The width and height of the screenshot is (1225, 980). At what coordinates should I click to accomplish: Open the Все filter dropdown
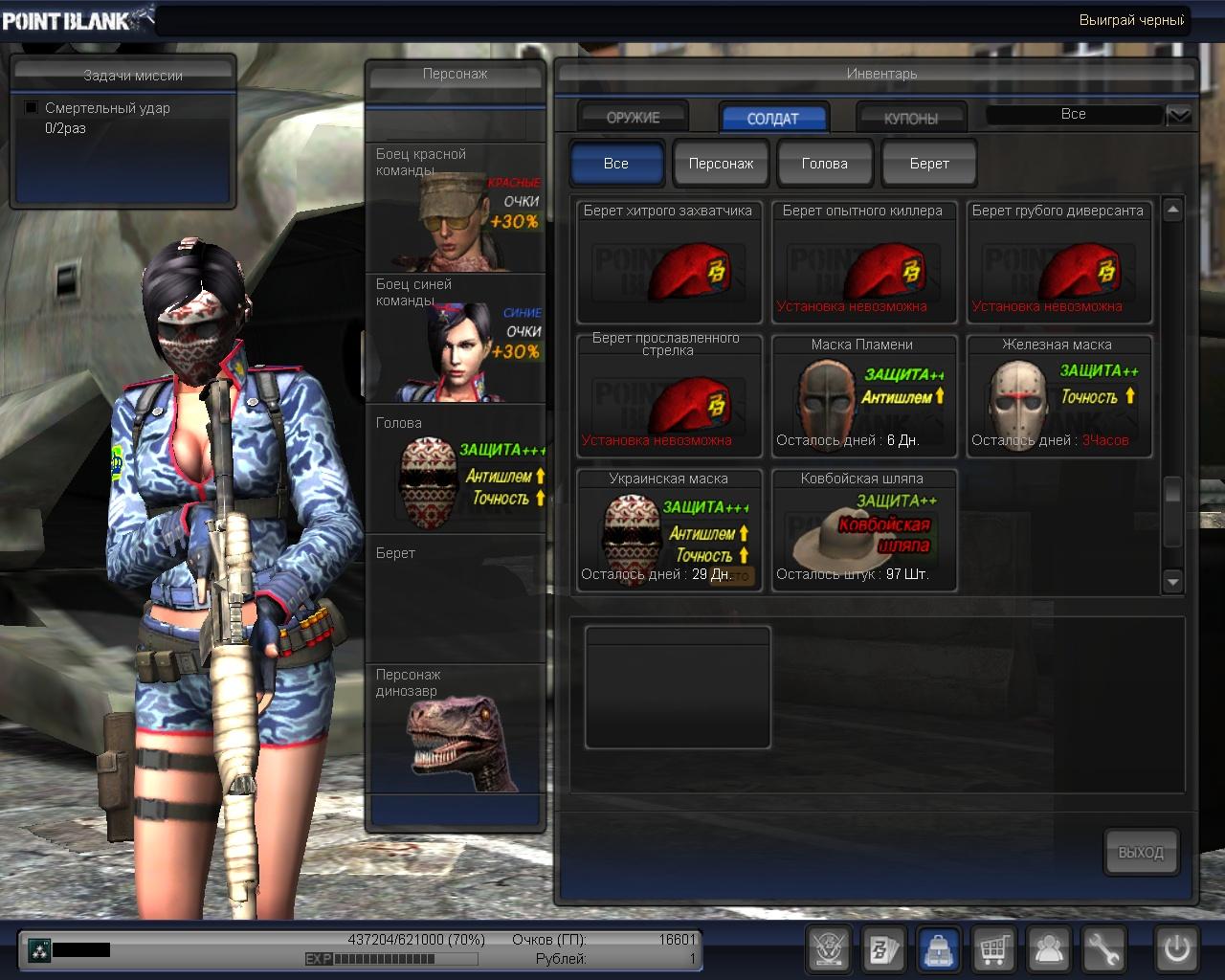point(1179,116)
